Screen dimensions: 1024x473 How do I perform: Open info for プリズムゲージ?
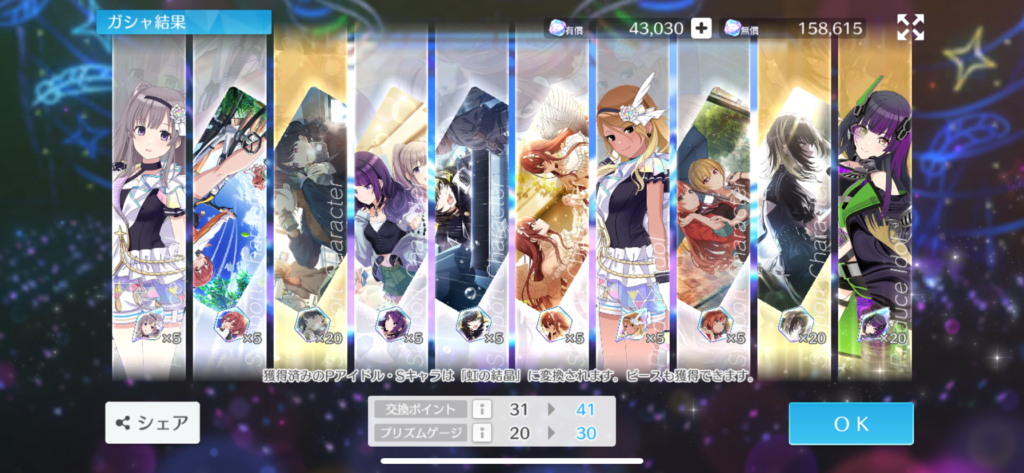pyautogui.click(x=480, y=433)
